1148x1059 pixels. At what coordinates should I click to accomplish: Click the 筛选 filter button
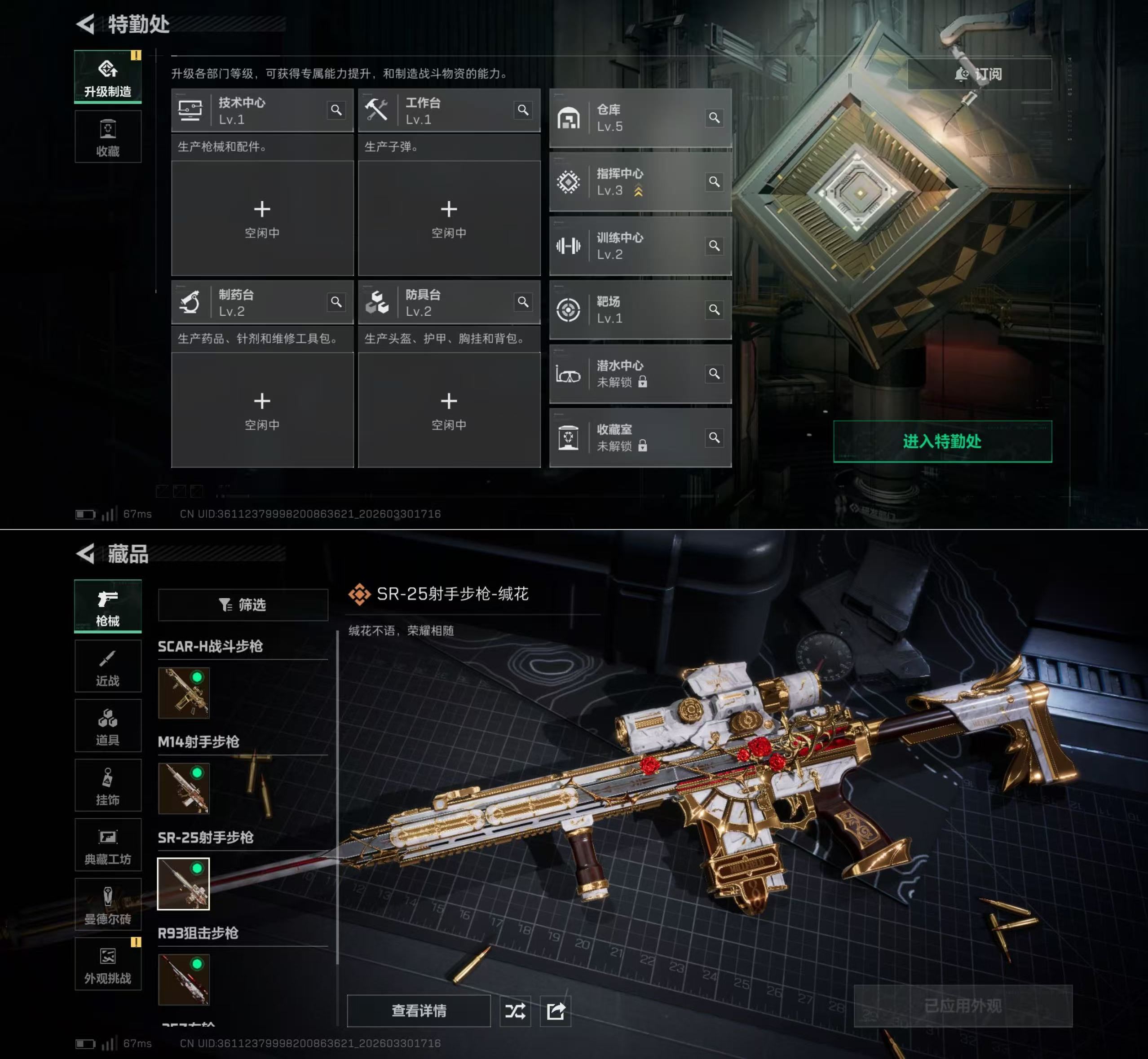click(x=243, y=605)
